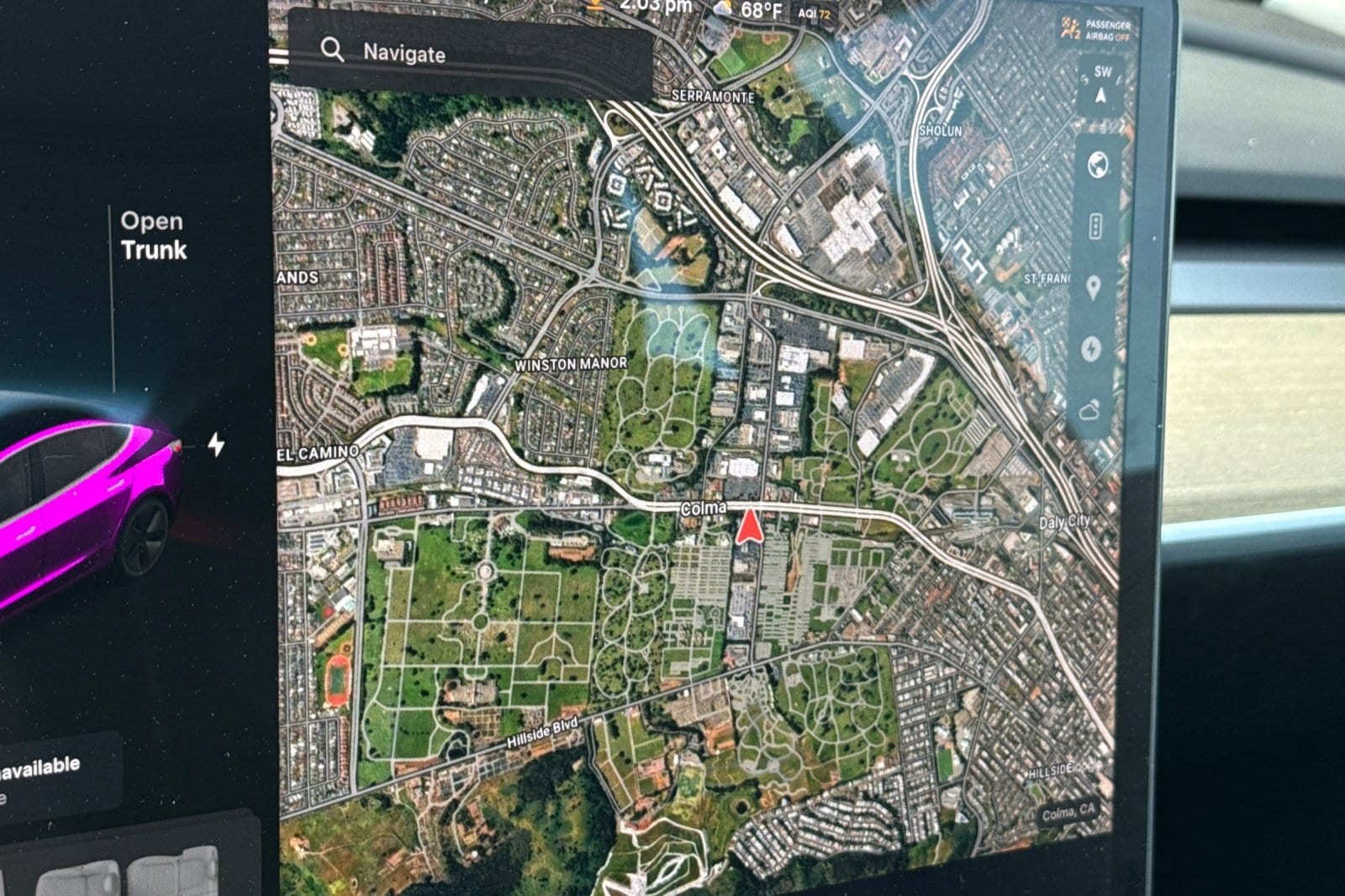
Task: Tap the magnifying glass in the Navigate bar
Action: pyautogui.click(x=334, y=52)
